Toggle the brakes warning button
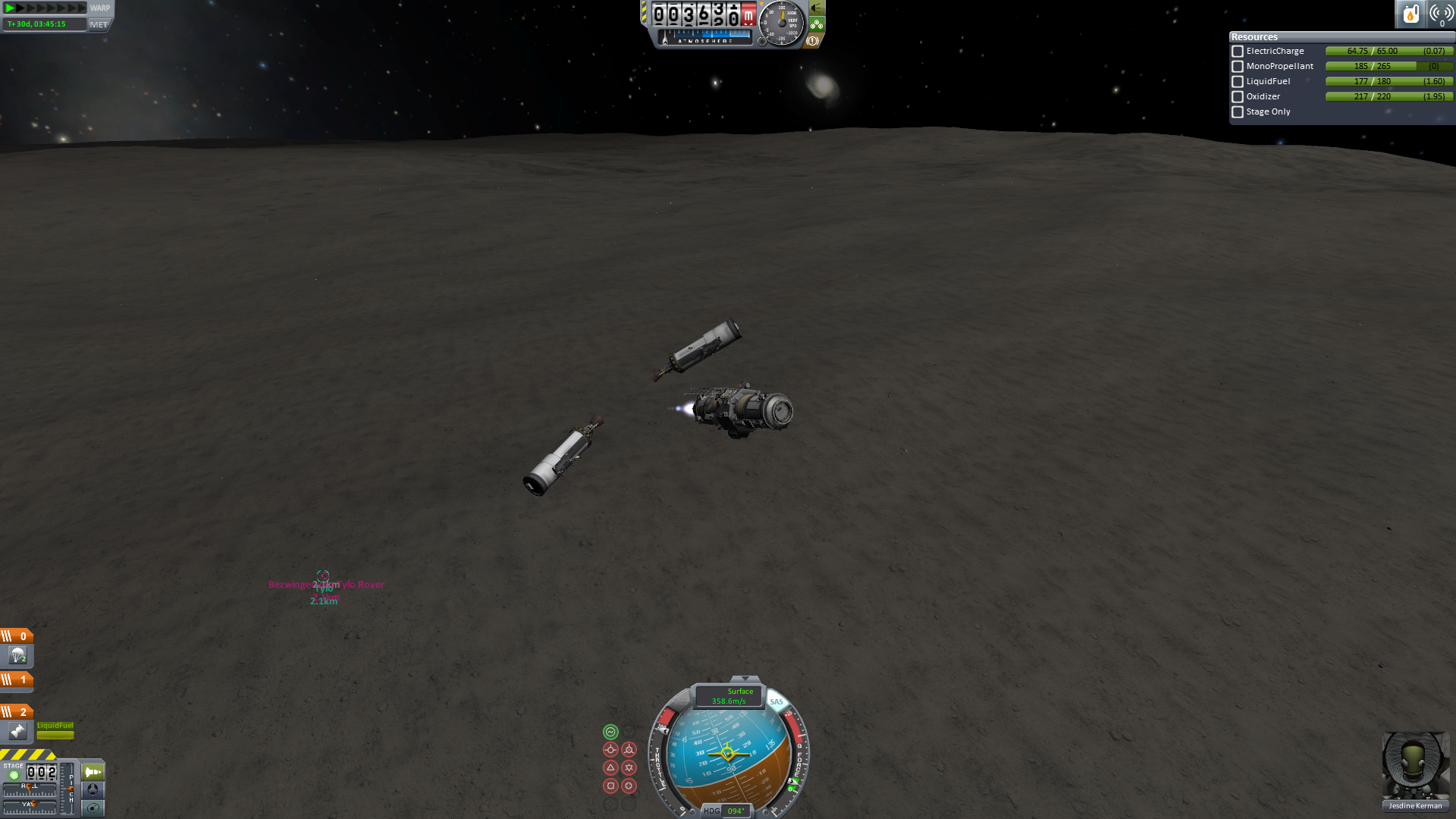Viewport: 1456px width, 819px height. tap(813, 41)
